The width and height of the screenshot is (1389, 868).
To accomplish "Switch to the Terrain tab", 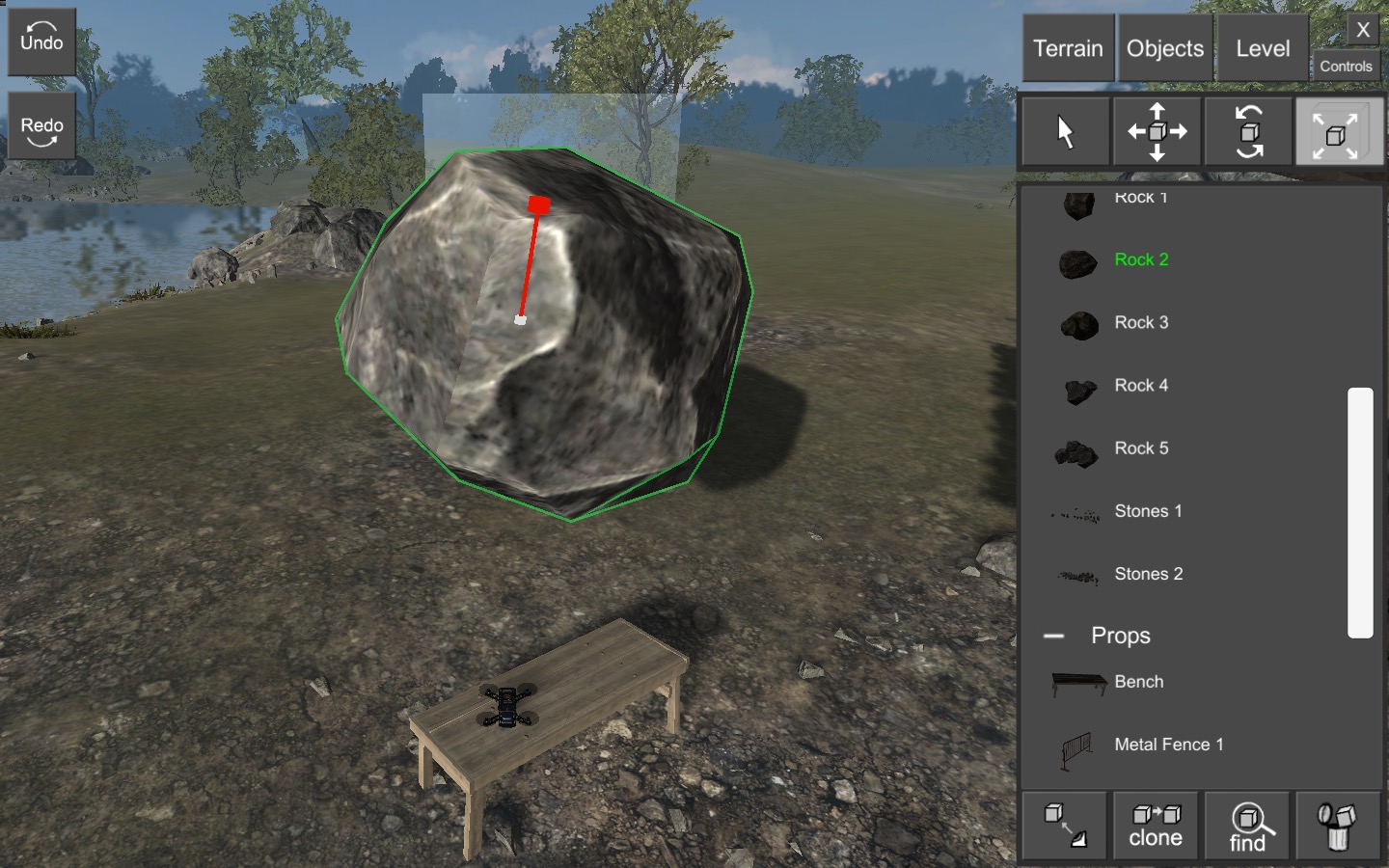I will coord(1068,48).
